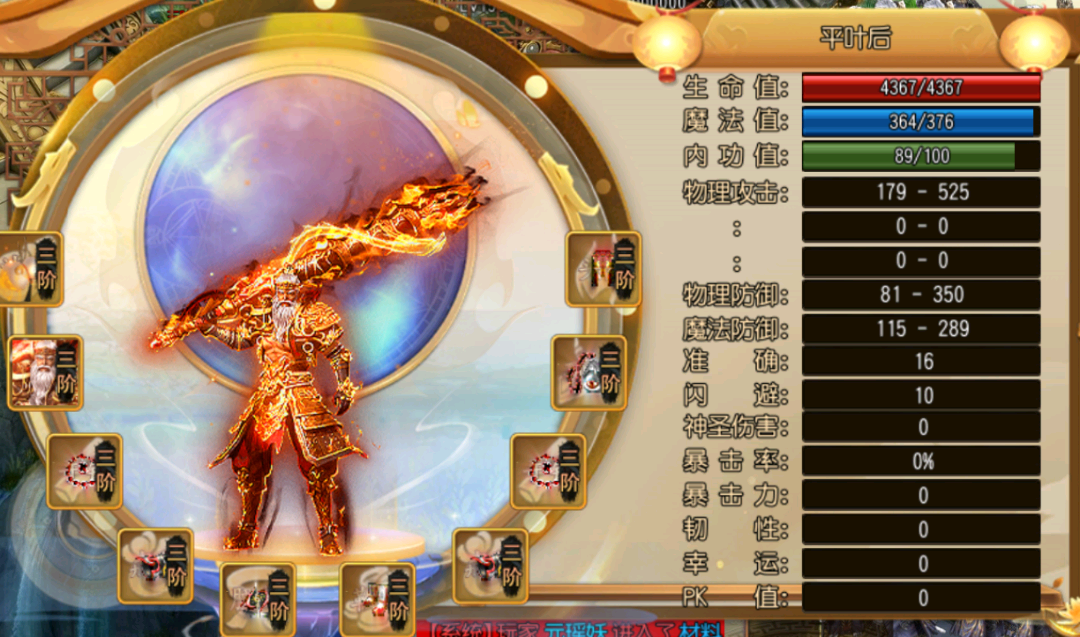
Task: Open the golden weapon equipment slot
Action: [x=28, y=269]
